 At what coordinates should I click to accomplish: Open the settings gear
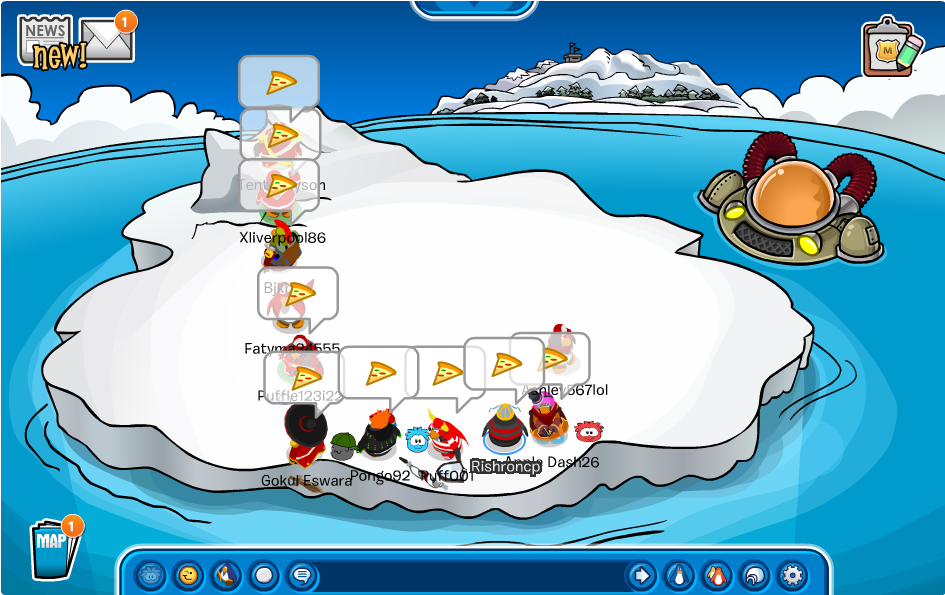click(x=792, y=575)
